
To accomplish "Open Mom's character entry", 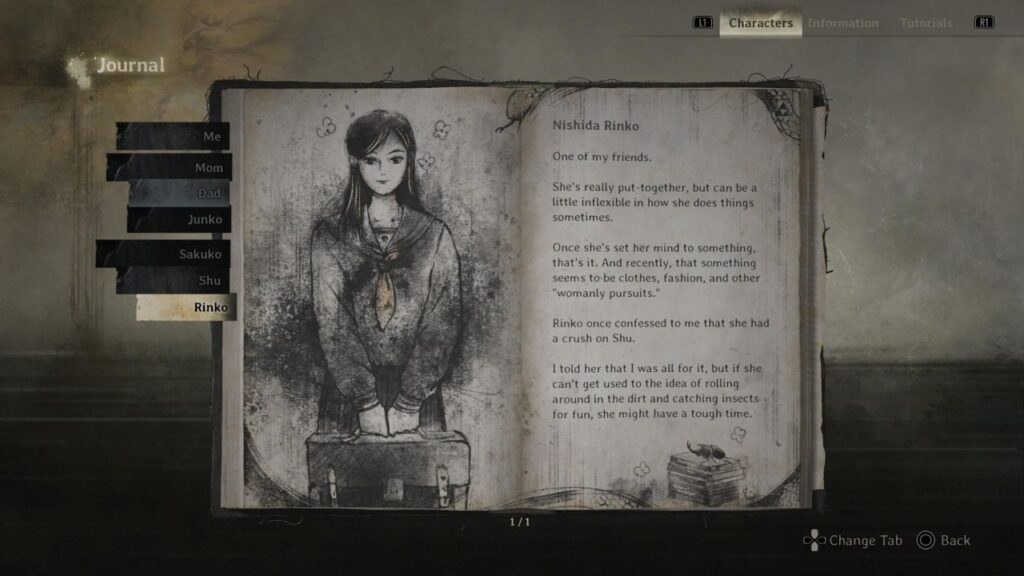I will (170, 167).
